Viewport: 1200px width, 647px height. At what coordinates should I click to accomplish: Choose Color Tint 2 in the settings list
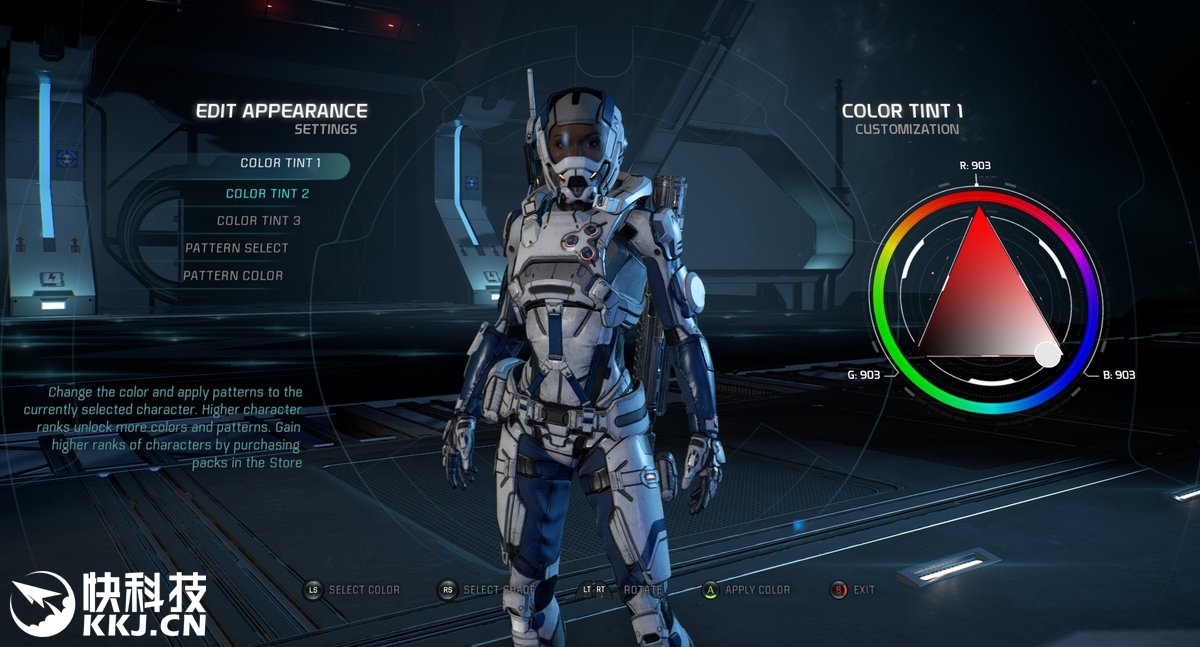point(267,193)
